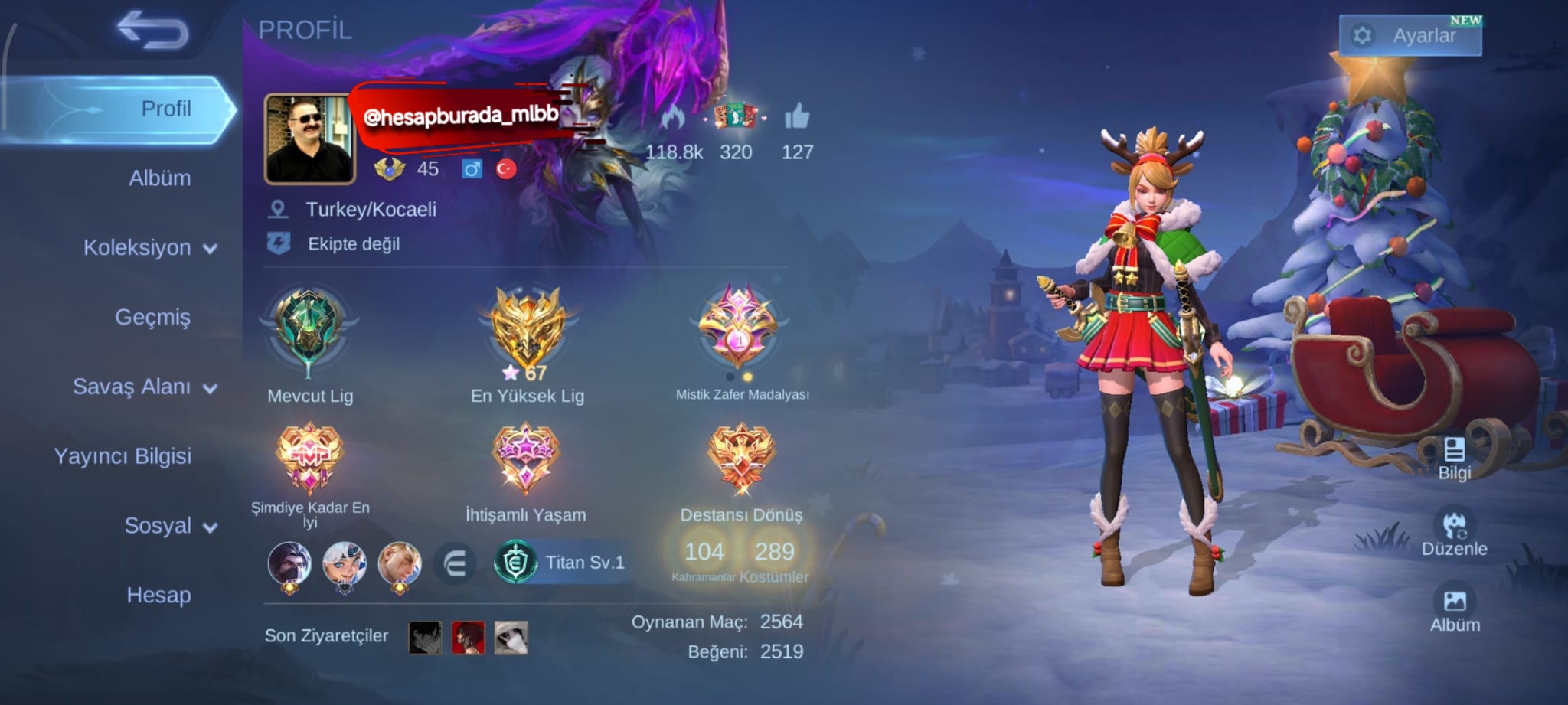
Task: Expand the Sosyal menu
Action: click(170, 526)
